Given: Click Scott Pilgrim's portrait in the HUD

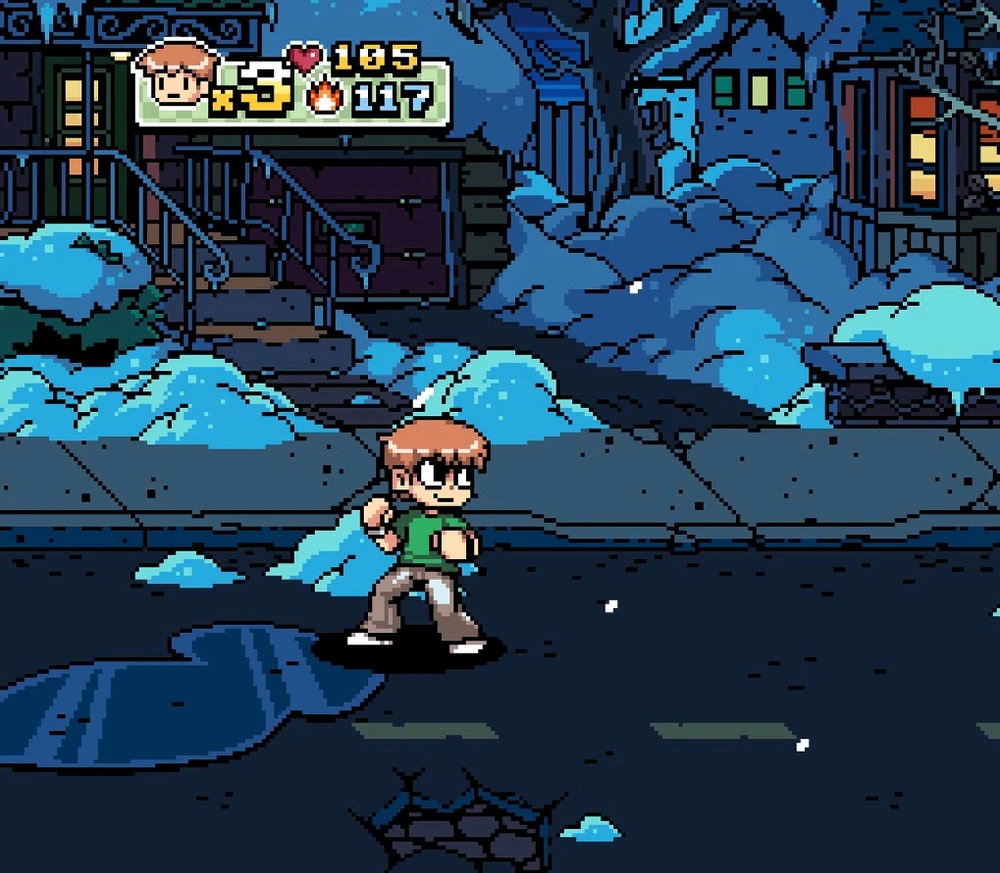Looking at the screenshot, I should 176,75.
